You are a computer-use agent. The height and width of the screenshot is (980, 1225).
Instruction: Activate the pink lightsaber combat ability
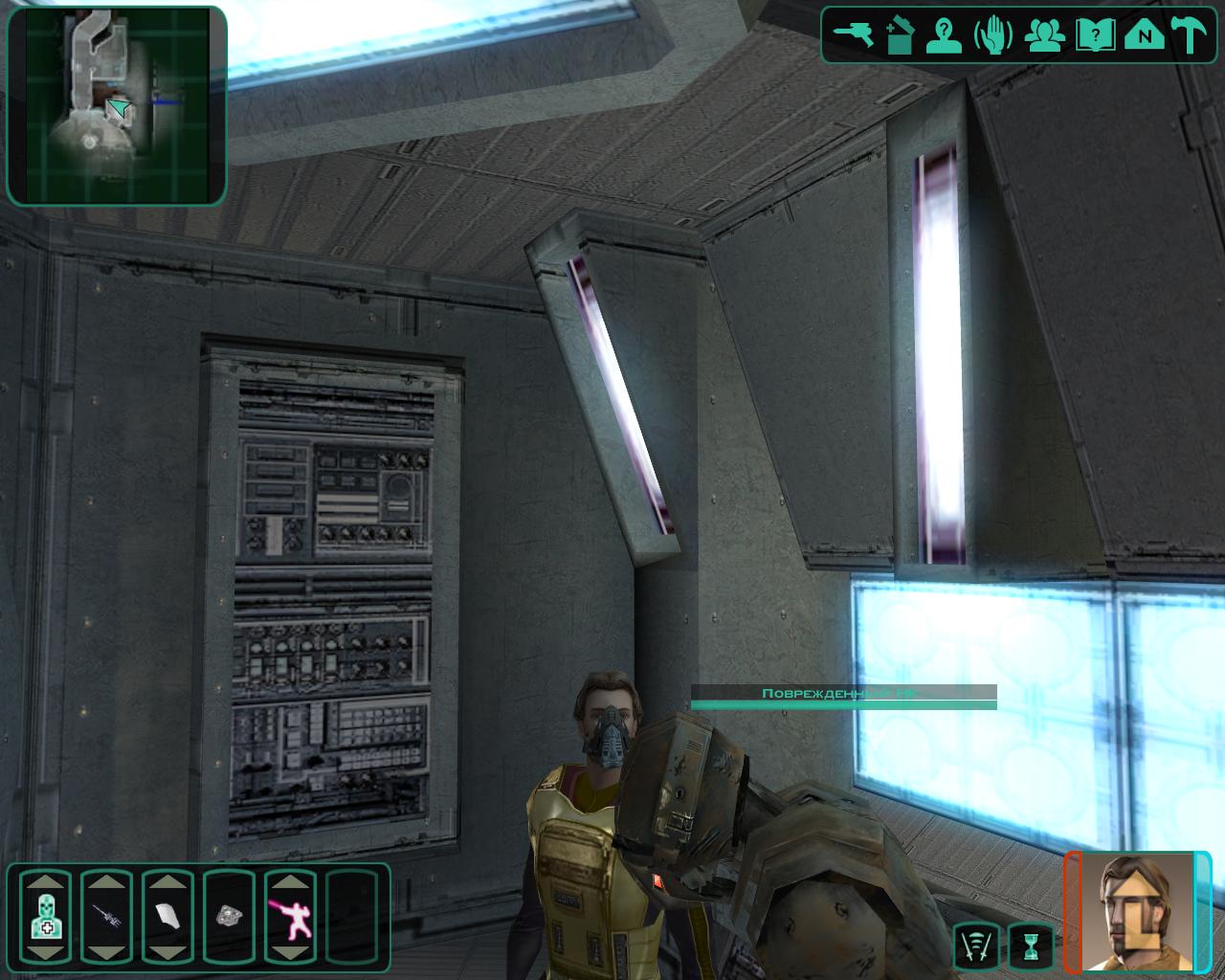[290, 916]
